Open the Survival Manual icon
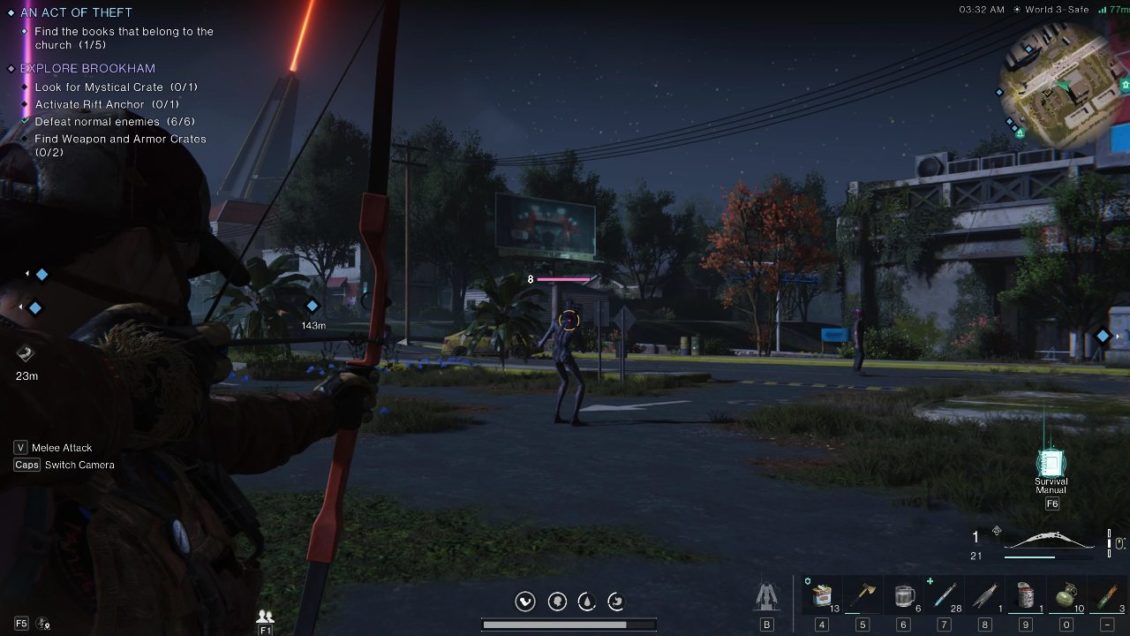The image size is (1130, 636). [x=1051, y=463]
